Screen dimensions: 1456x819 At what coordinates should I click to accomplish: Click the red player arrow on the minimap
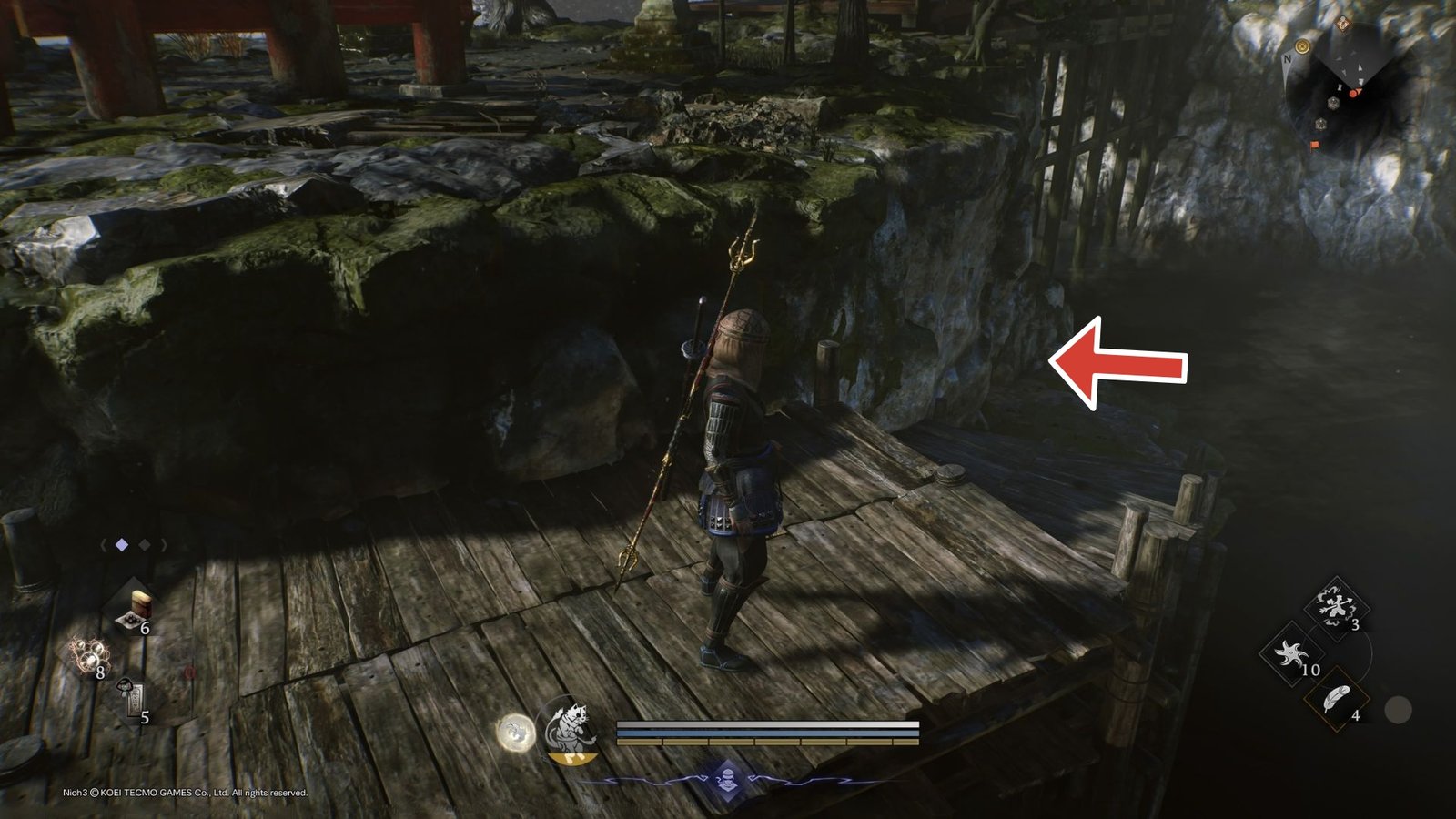[1356, 92]
